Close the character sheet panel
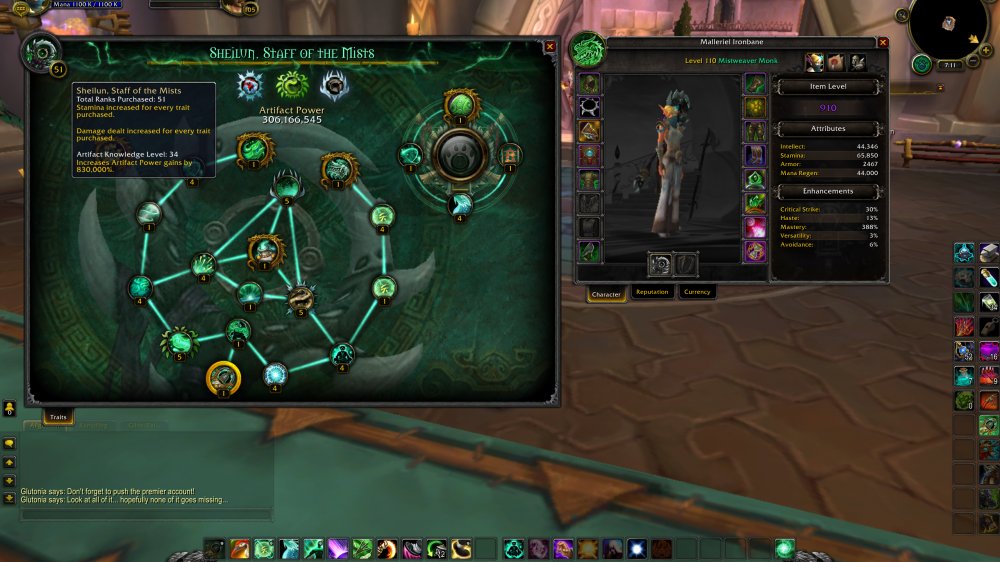 pos(882,43)
